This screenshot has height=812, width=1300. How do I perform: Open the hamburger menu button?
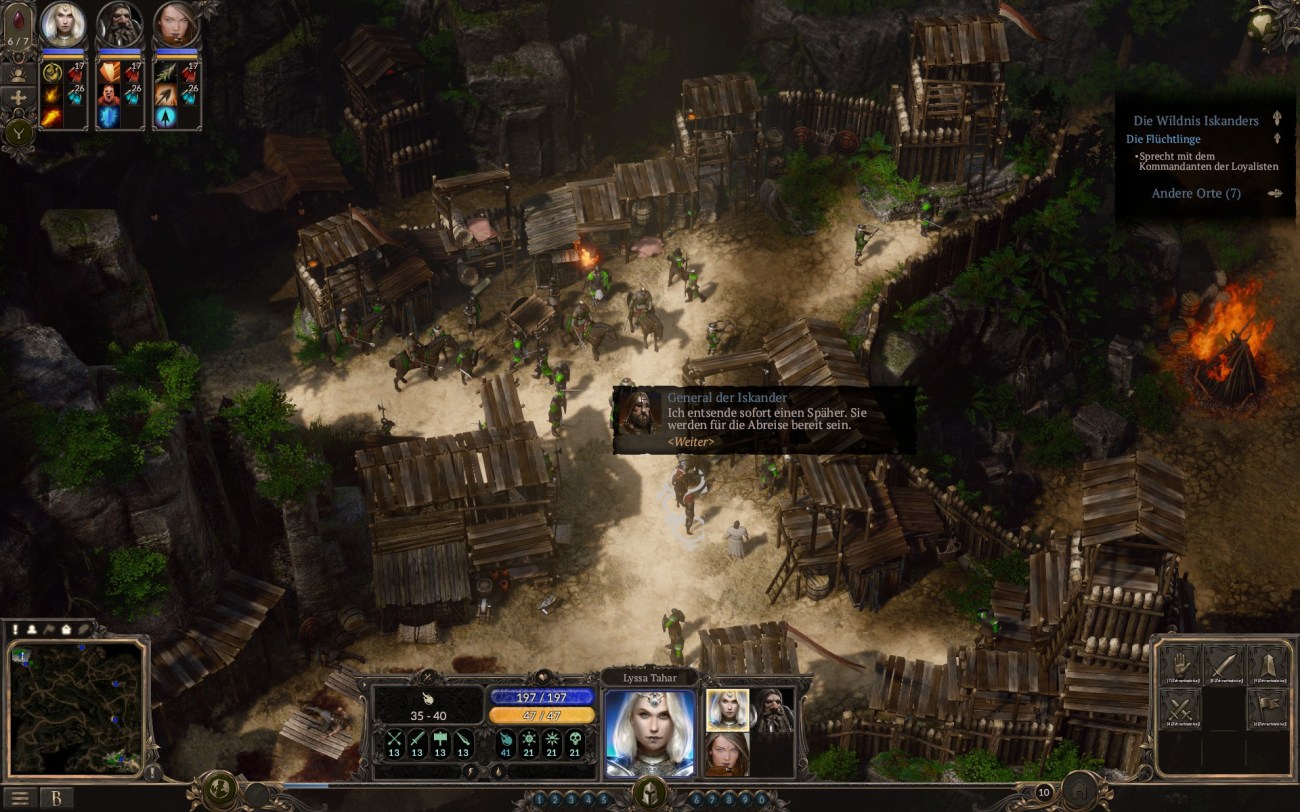[19, 797]
